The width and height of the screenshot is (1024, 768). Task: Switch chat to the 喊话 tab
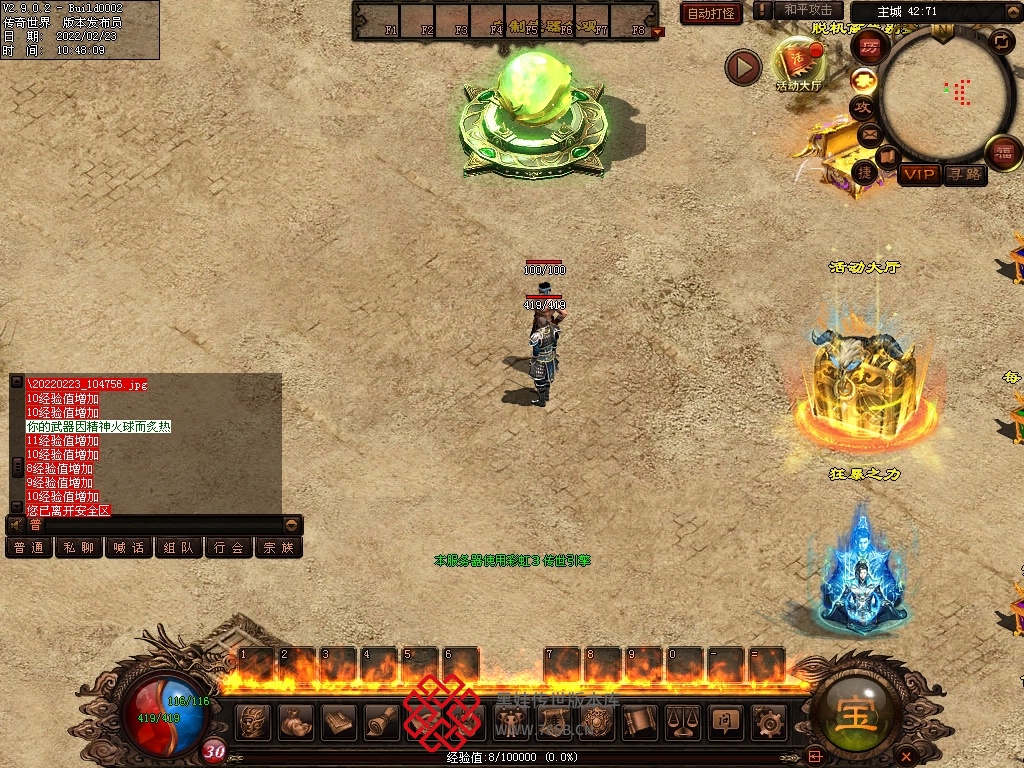[129, 548]
